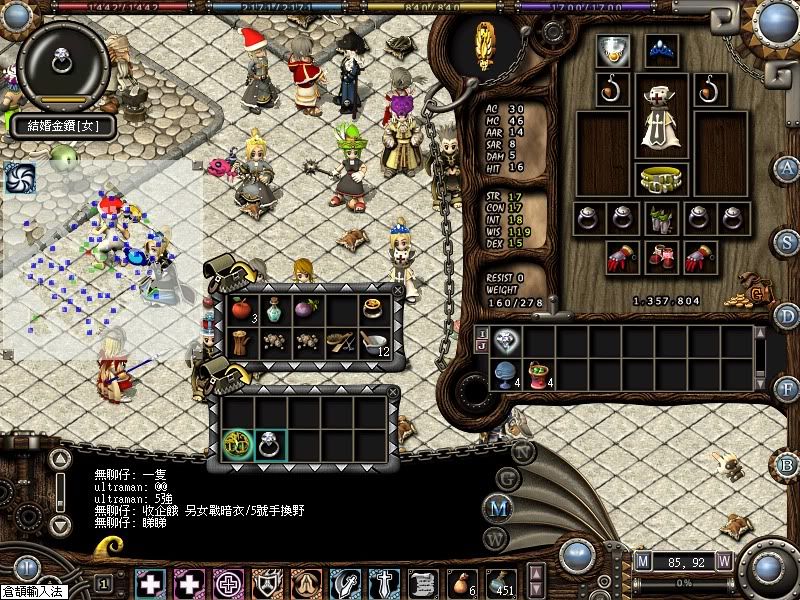Close the lower bag with the ring

(392, 393)
